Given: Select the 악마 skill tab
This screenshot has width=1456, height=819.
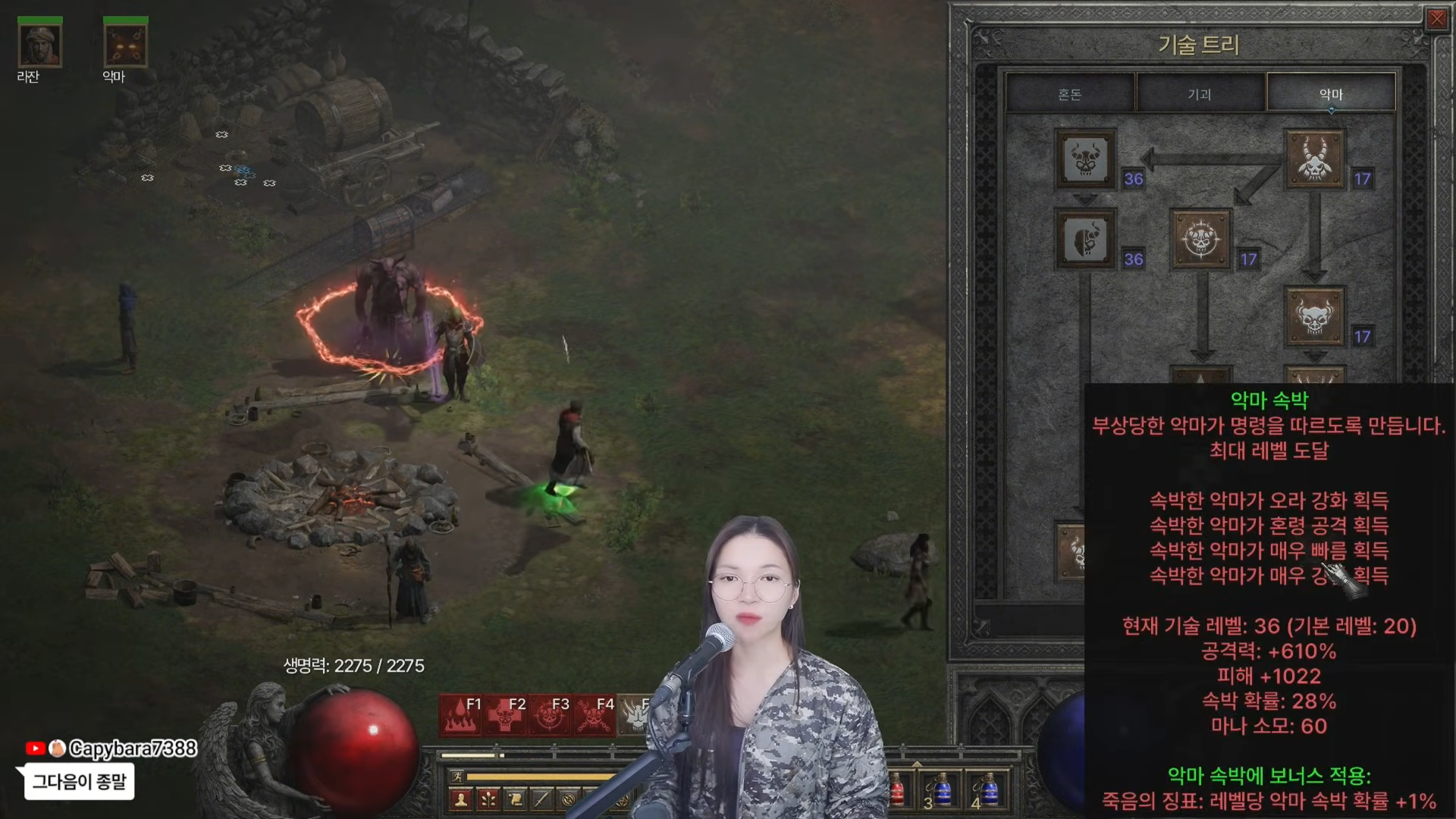Looking at the screenshot, I should pyautogui.click(x=1331, y=94).
